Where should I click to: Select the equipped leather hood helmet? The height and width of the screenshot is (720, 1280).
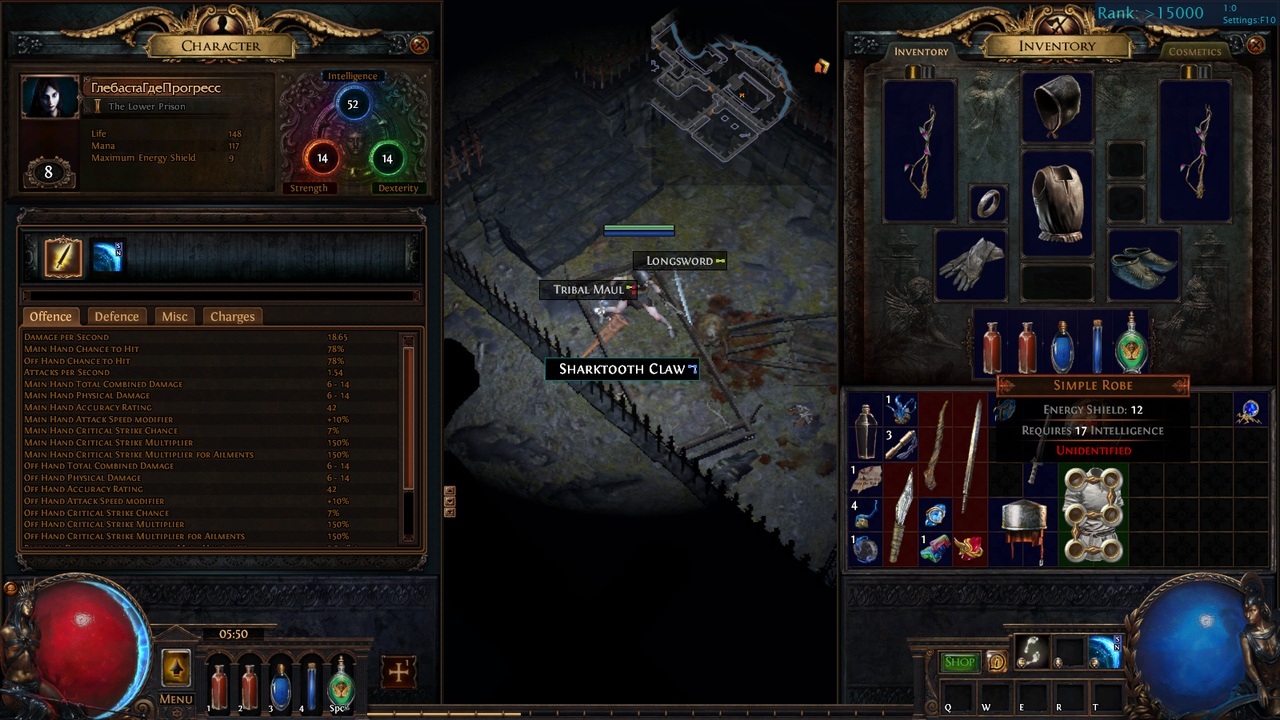click(1057, 107)
